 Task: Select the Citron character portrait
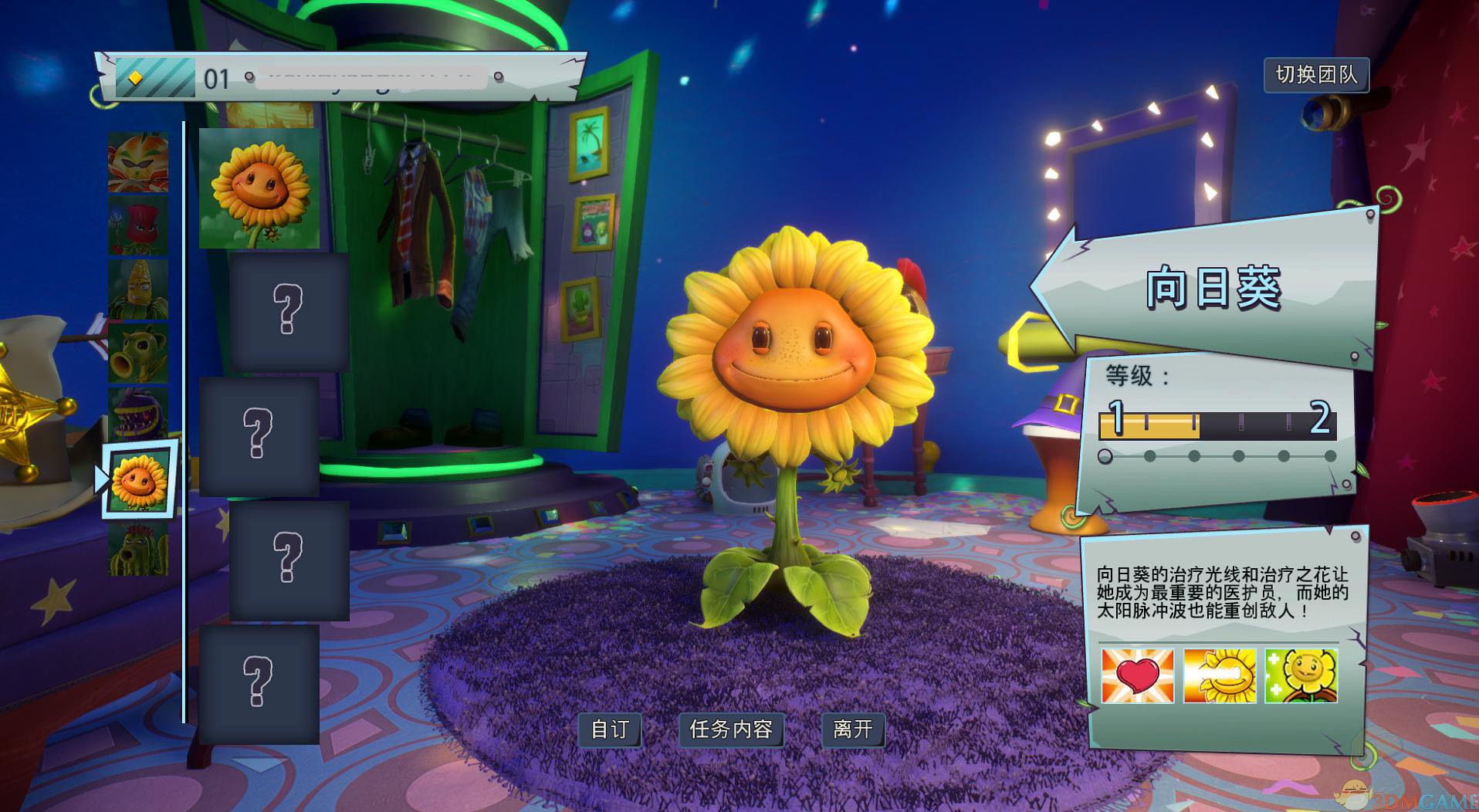tap(138, 163)
